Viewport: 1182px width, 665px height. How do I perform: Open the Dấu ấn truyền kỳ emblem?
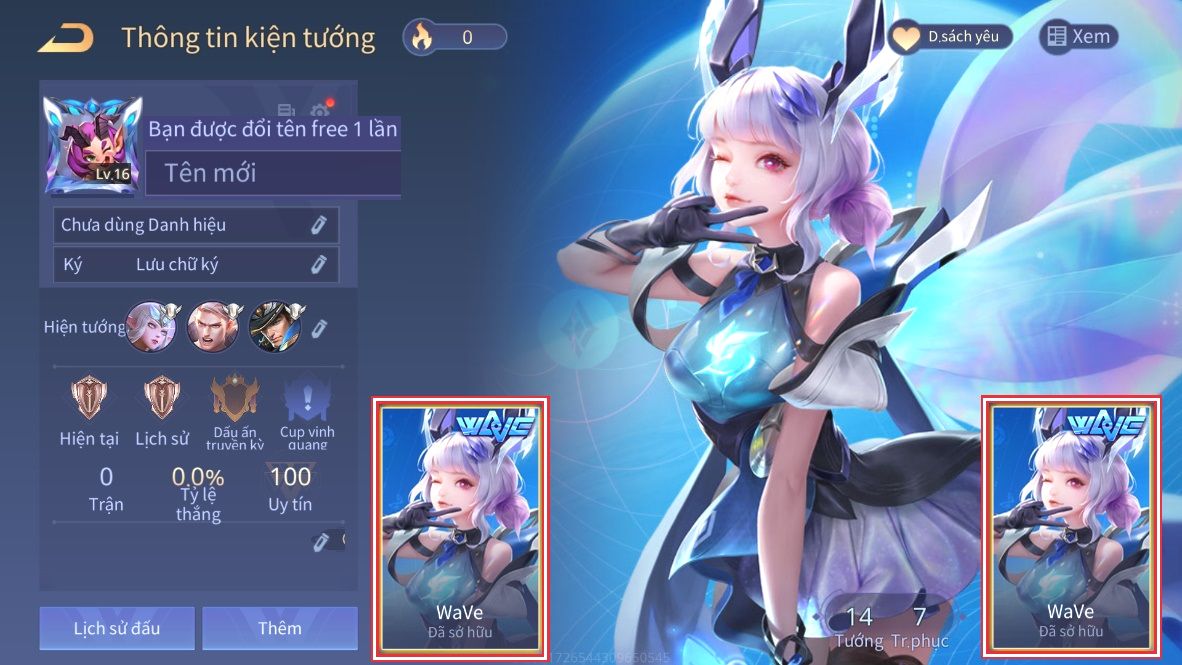235,399
